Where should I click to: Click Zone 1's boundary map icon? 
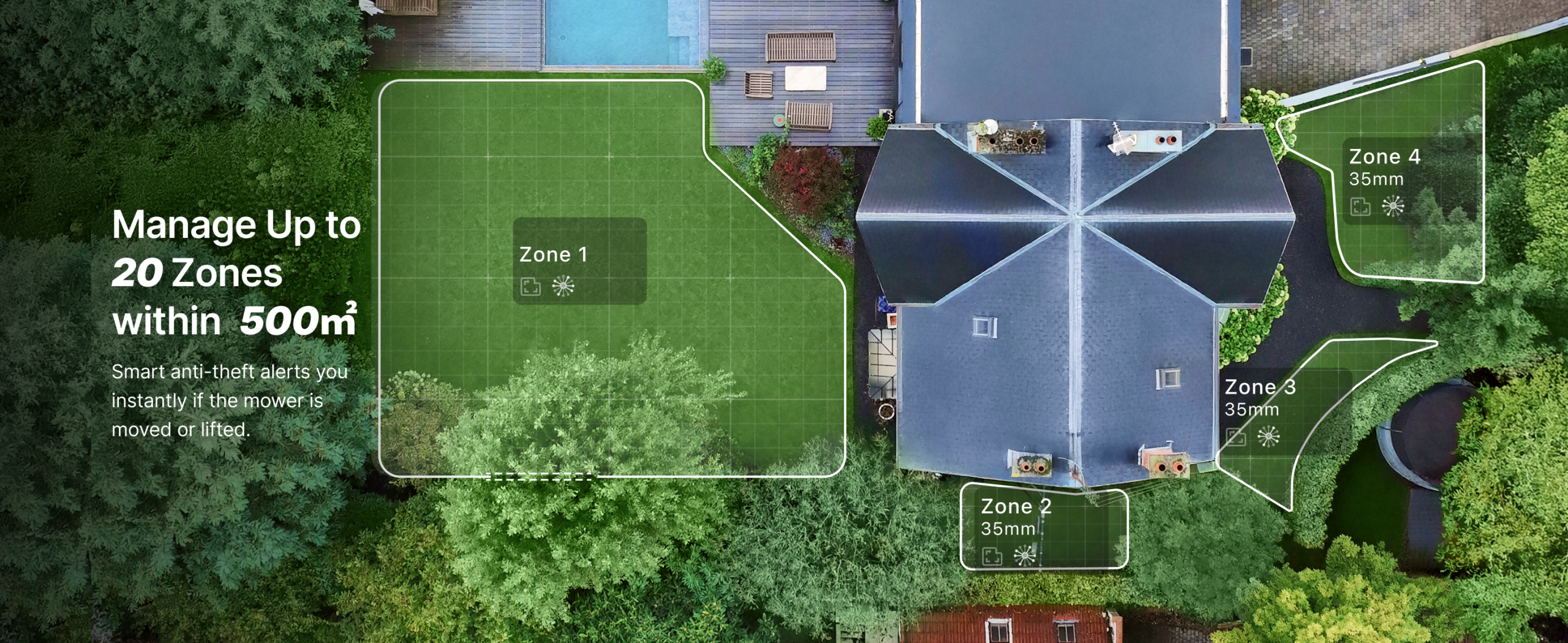coord(530,286)
